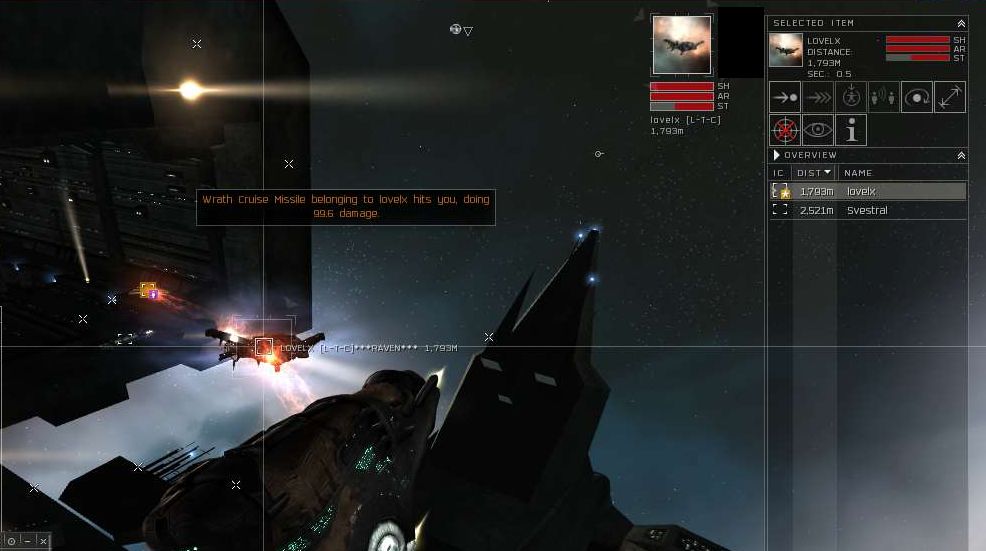Screen dimensions: 986x551
Task: Minimize the bottom-left window
Action: click(27, 541)
